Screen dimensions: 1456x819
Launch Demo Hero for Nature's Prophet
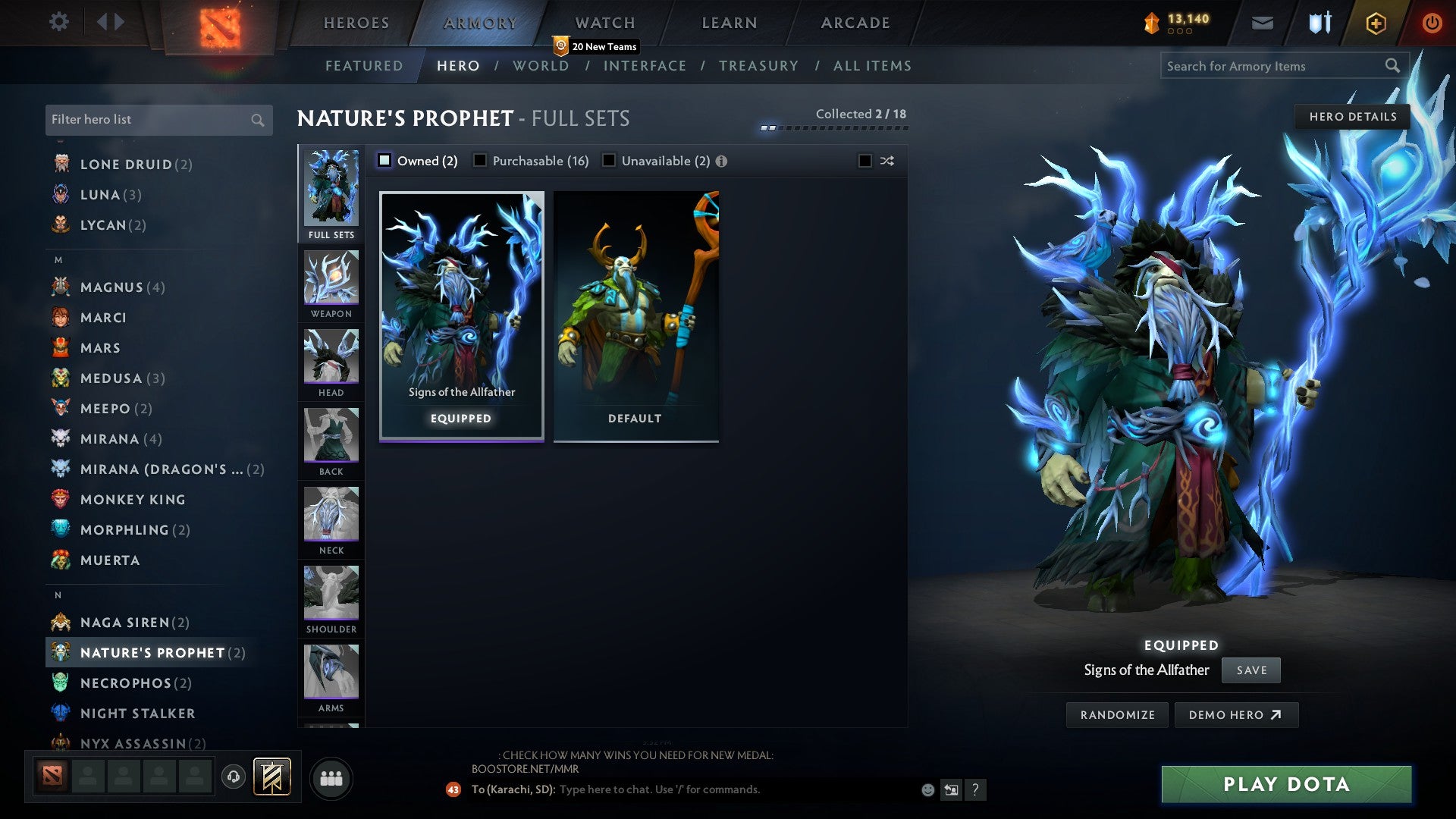1236,714
